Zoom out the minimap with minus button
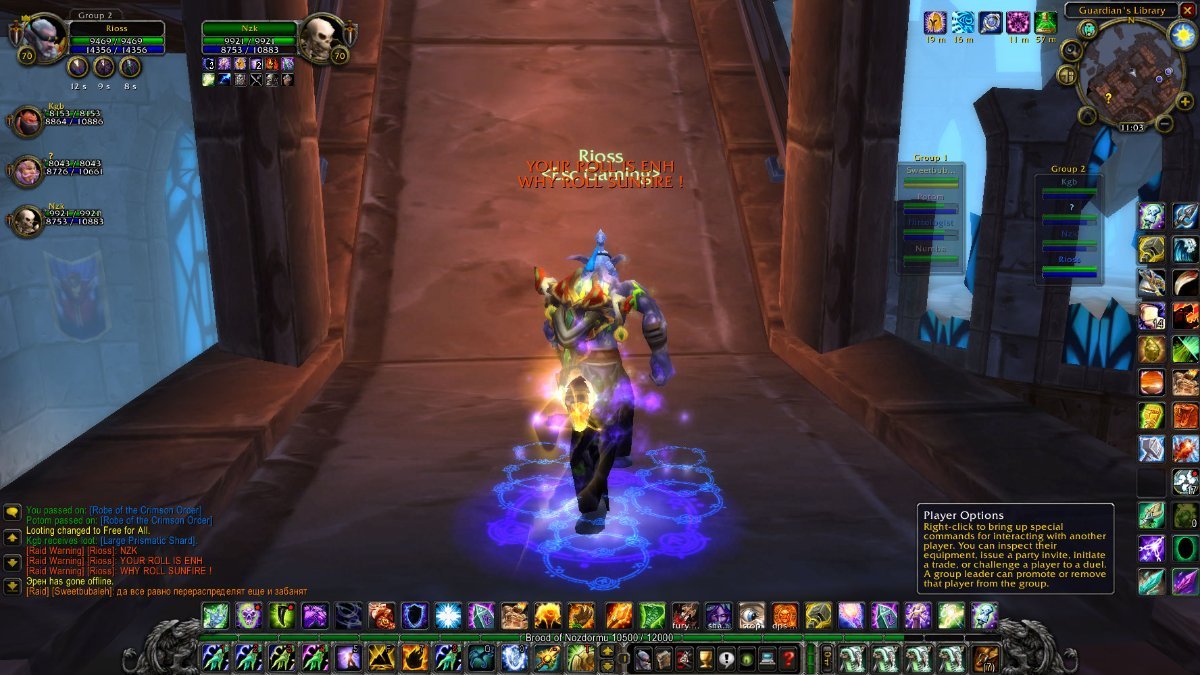The width and height of the screenshot is (1200, 675). click(1164, 124)
